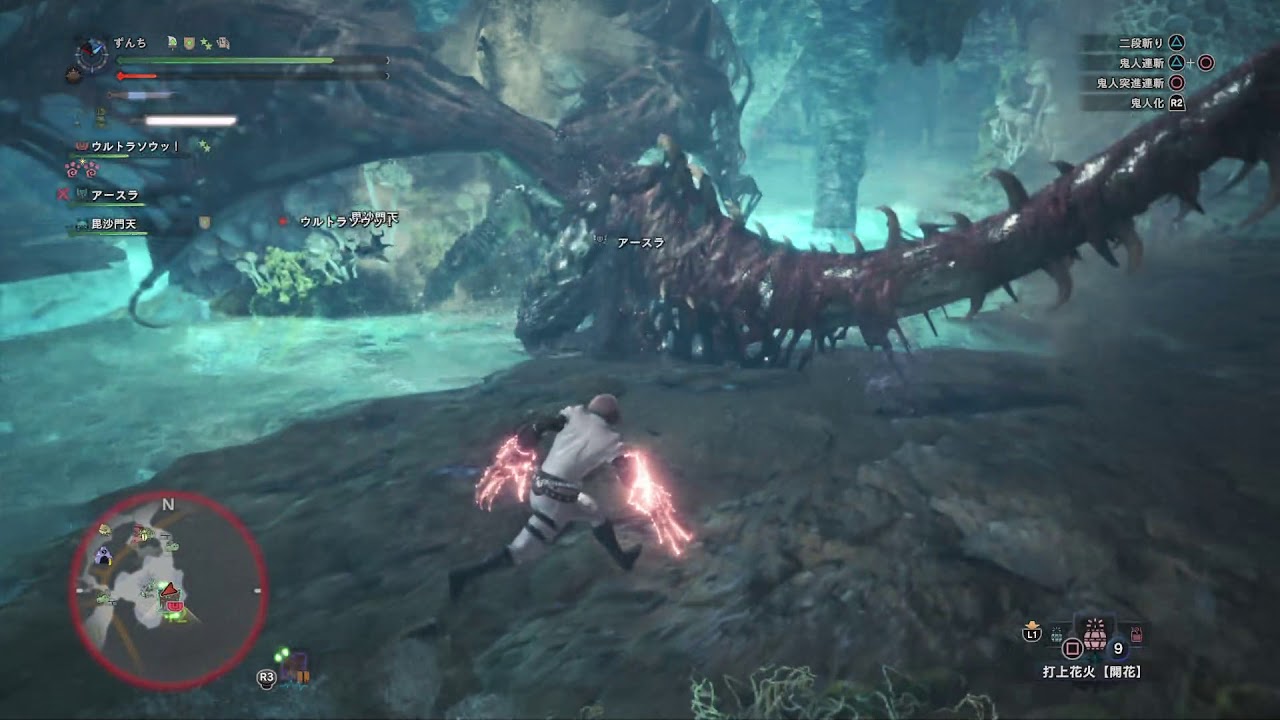Open the circular minimap
This screenshot has width=1280, height=720.
[x=168, y=590]
